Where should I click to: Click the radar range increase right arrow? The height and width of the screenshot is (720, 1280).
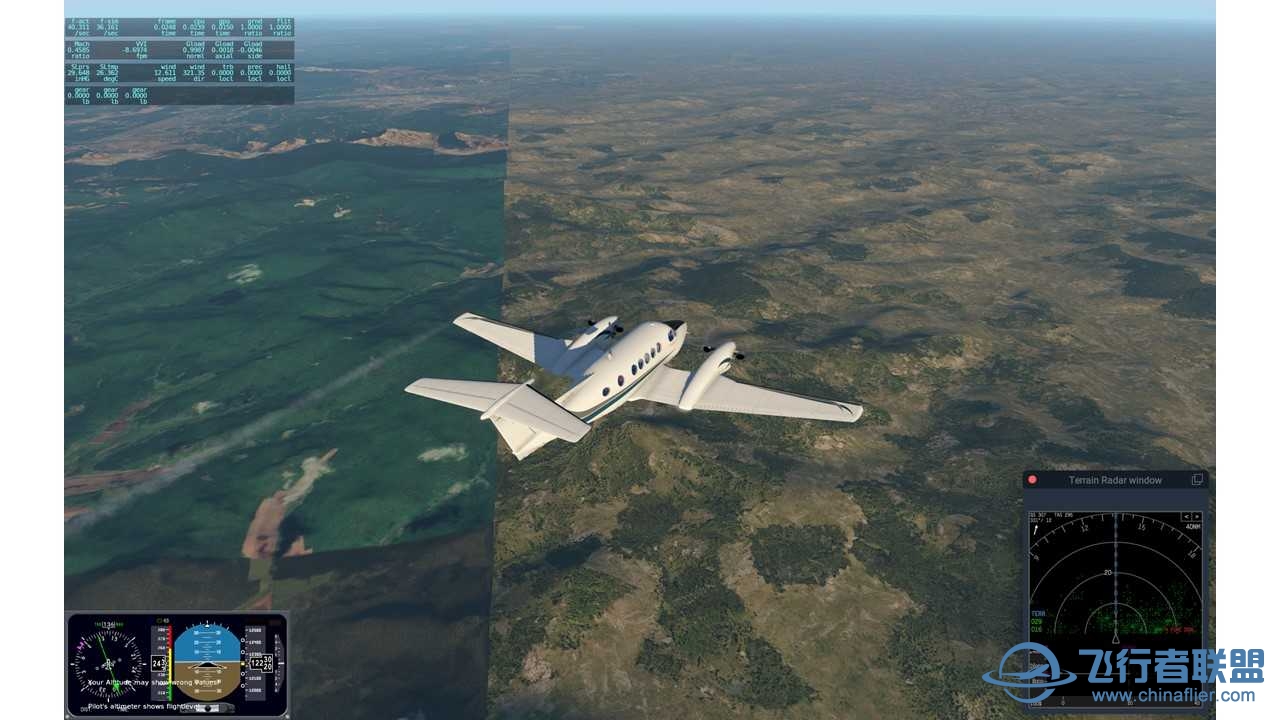[1198, 517]
